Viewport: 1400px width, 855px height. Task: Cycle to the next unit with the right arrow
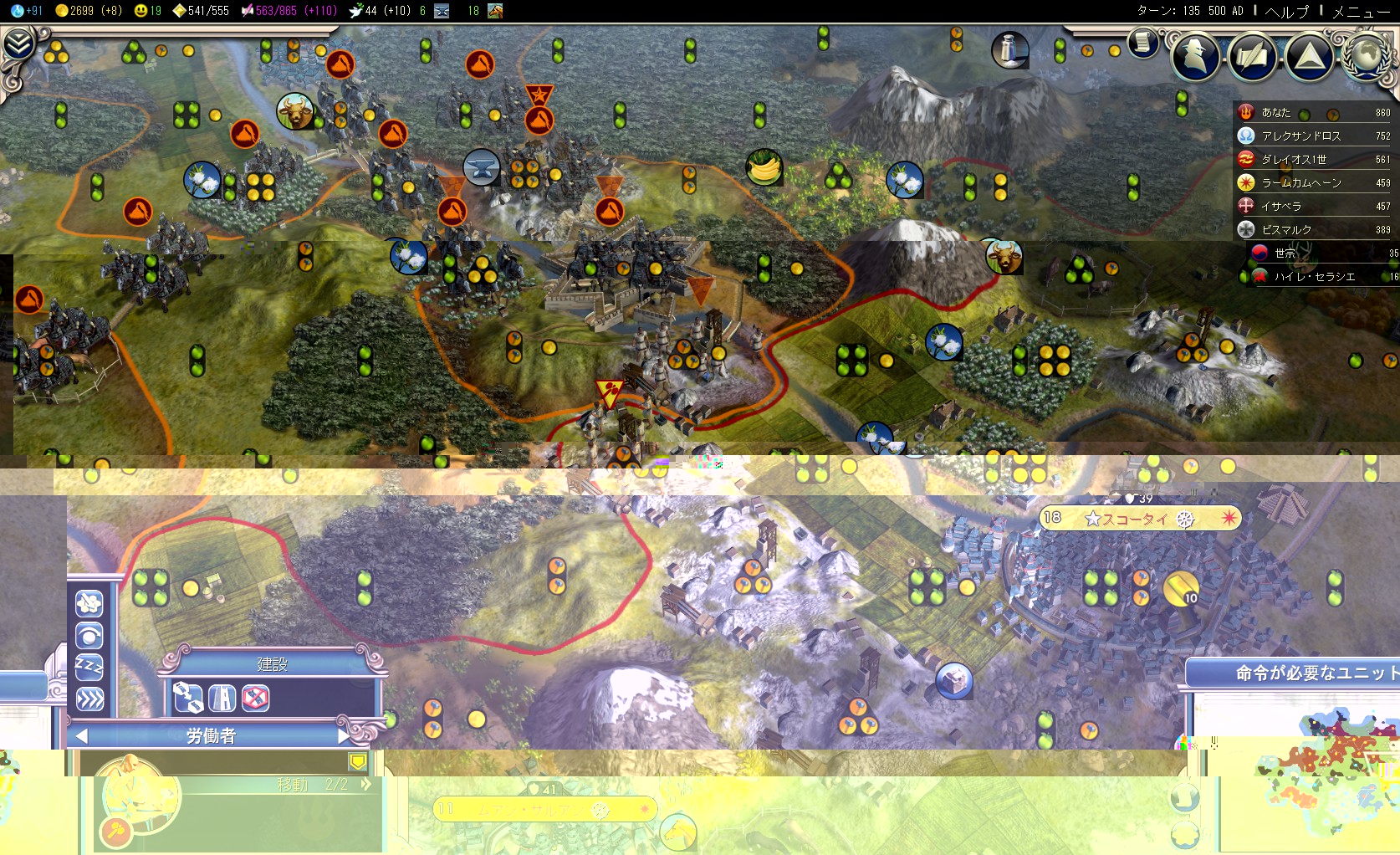pyautogui.click(x=341, y=735)
